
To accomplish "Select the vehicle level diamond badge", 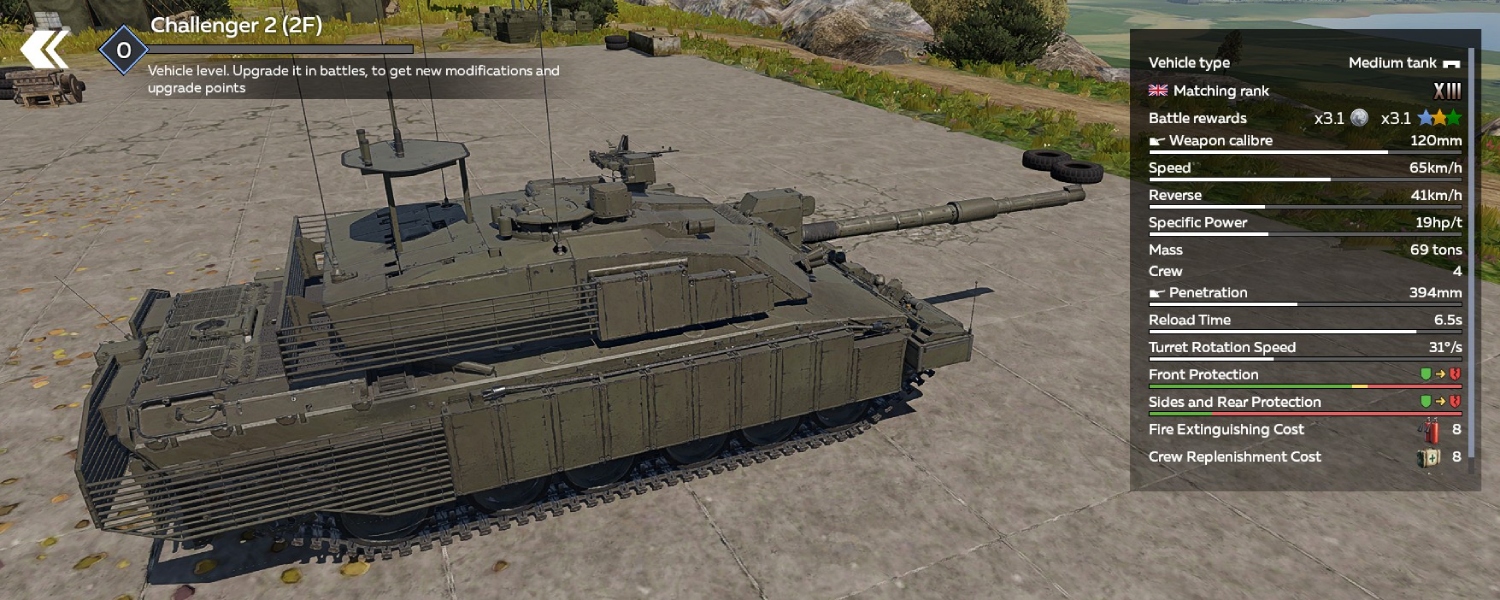I will click(123, 50).
